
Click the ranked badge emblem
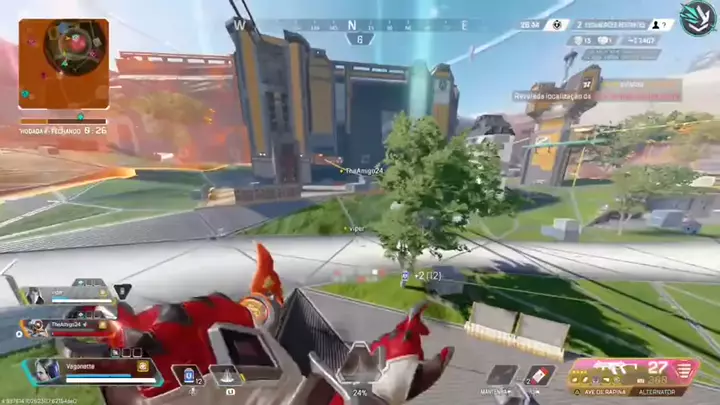click(696, 18)
